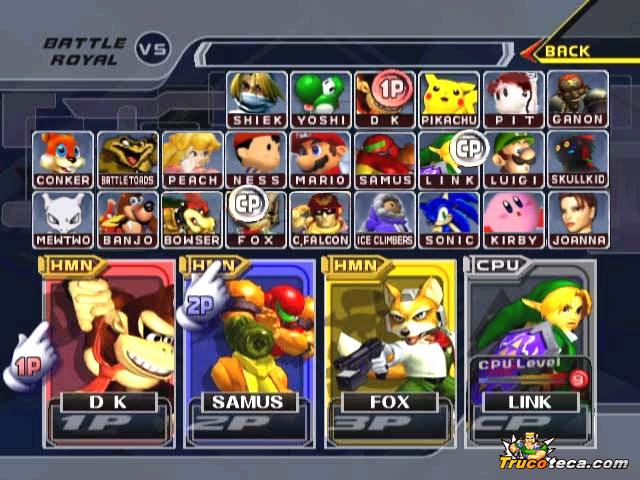Viewport: 640px width, 480px height.
Task: Choose the Kirby character tile
Action: 513,218
